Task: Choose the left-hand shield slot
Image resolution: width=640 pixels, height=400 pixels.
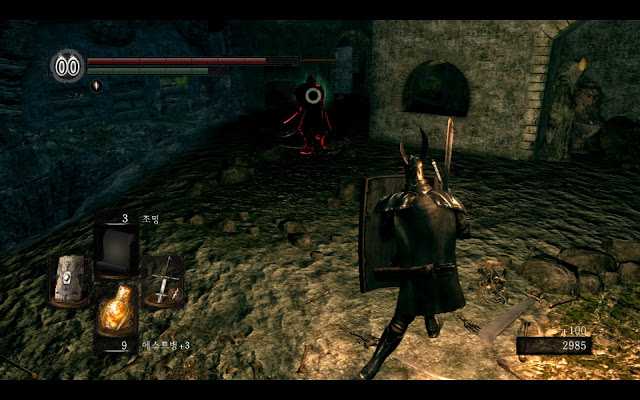Action: (x=71, y=280)
